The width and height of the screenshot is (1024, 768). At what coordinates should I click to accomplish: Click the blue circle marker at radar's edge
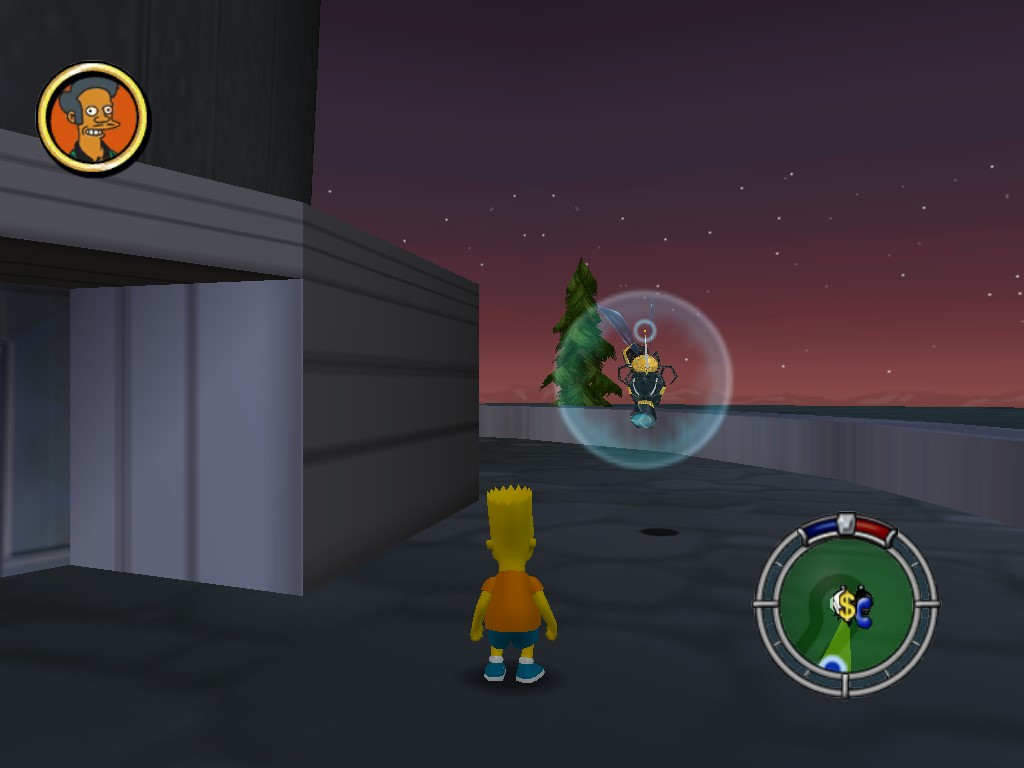pos(833,664)
